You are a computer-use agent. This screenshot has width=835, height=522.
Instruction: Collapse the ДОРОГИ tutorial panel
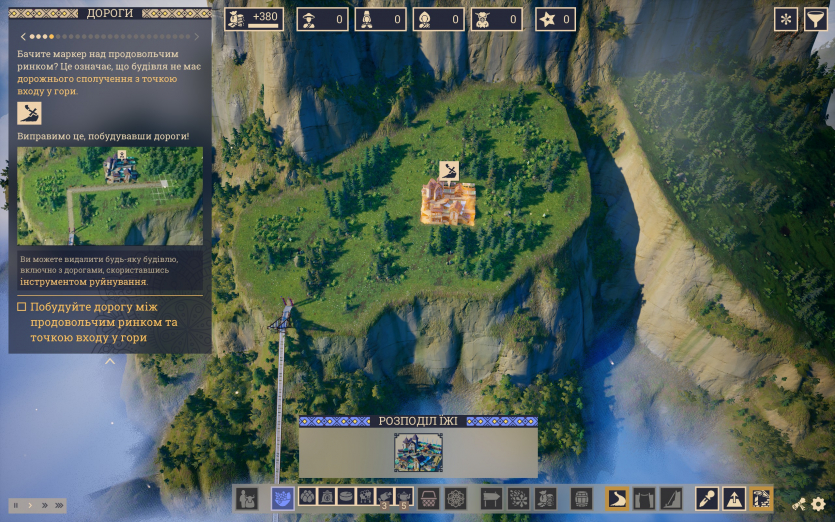110,362
